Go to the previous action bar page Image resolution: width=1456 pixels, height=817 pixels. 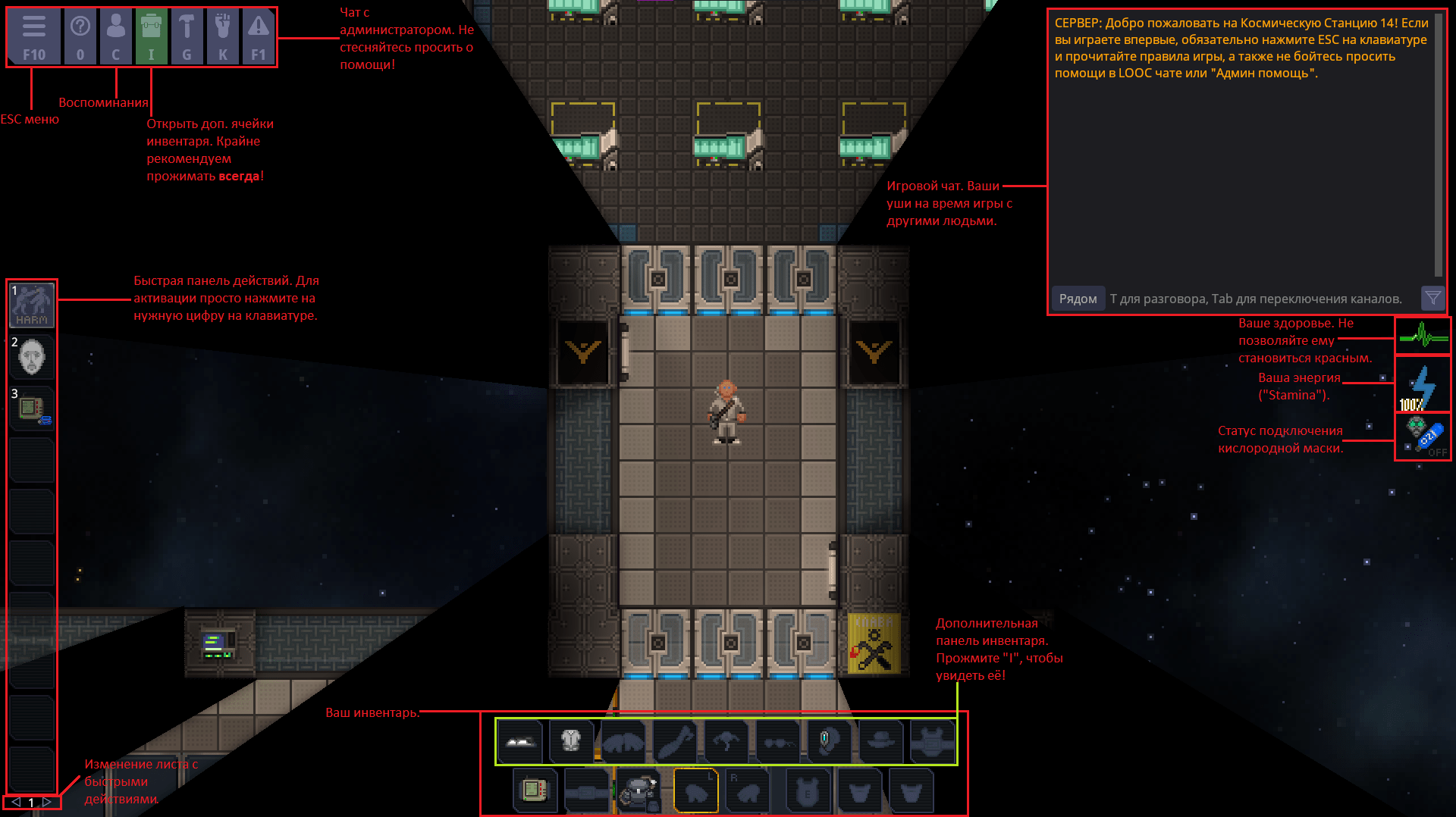click(16, 802)
